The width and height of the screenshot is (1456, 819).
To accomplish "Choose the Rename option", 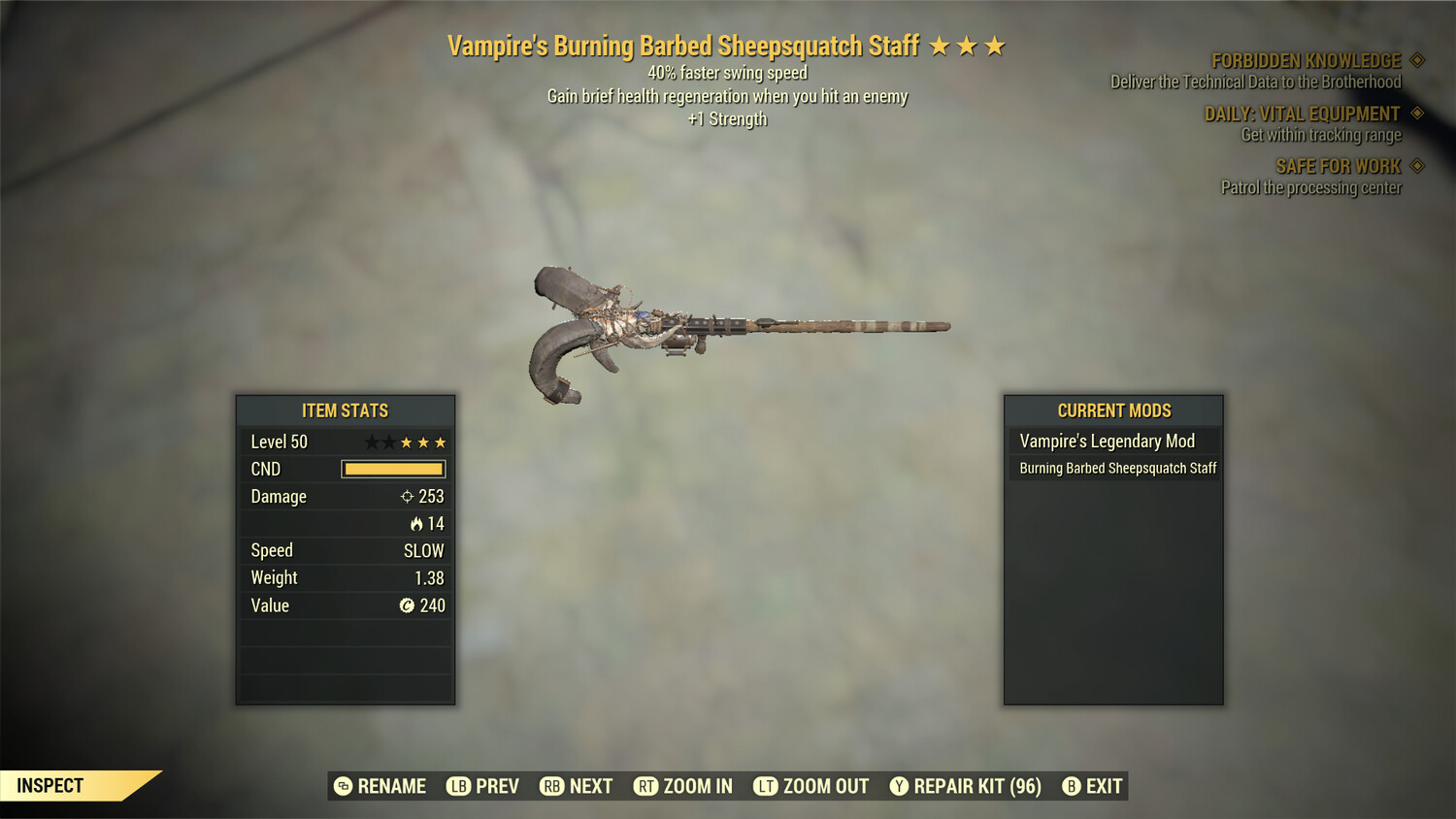I will coord(380,786).
